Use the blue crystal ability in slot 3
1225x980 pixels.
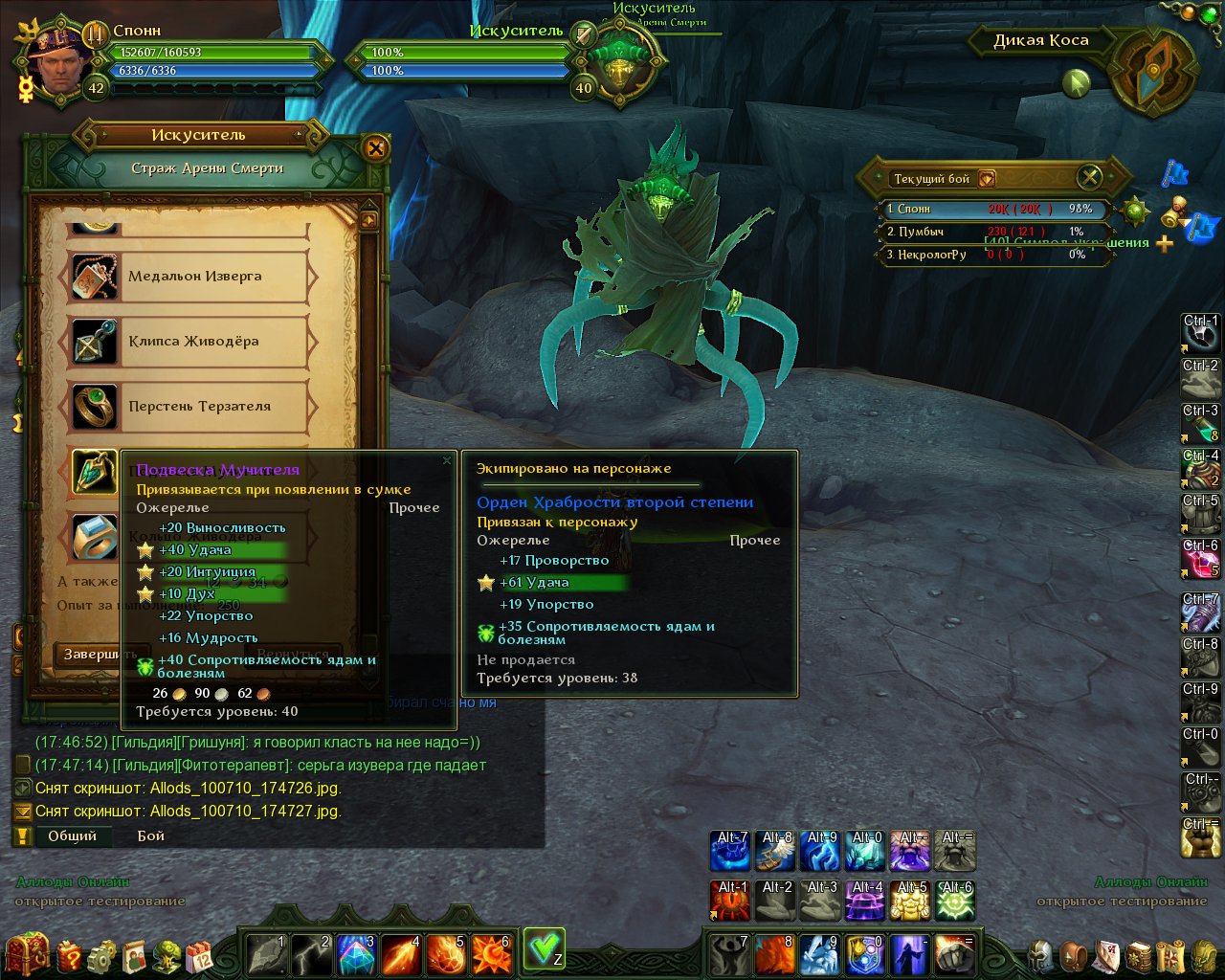[356, 954]
